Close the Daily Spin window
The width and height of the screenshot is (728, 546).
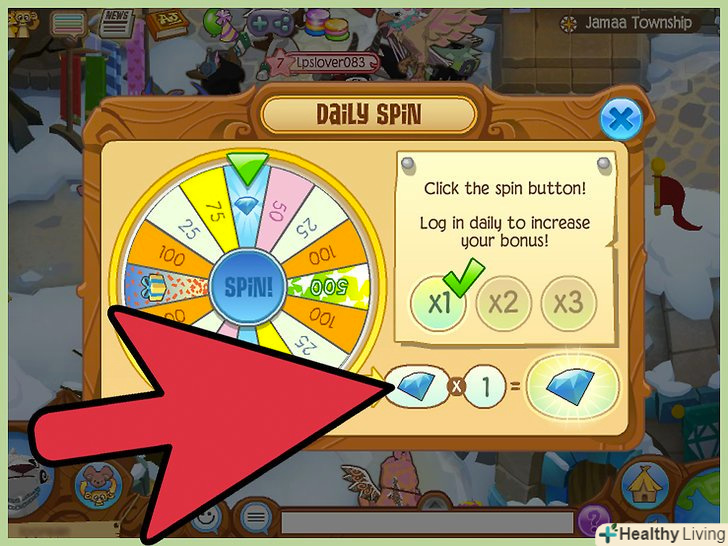(619, 121)
